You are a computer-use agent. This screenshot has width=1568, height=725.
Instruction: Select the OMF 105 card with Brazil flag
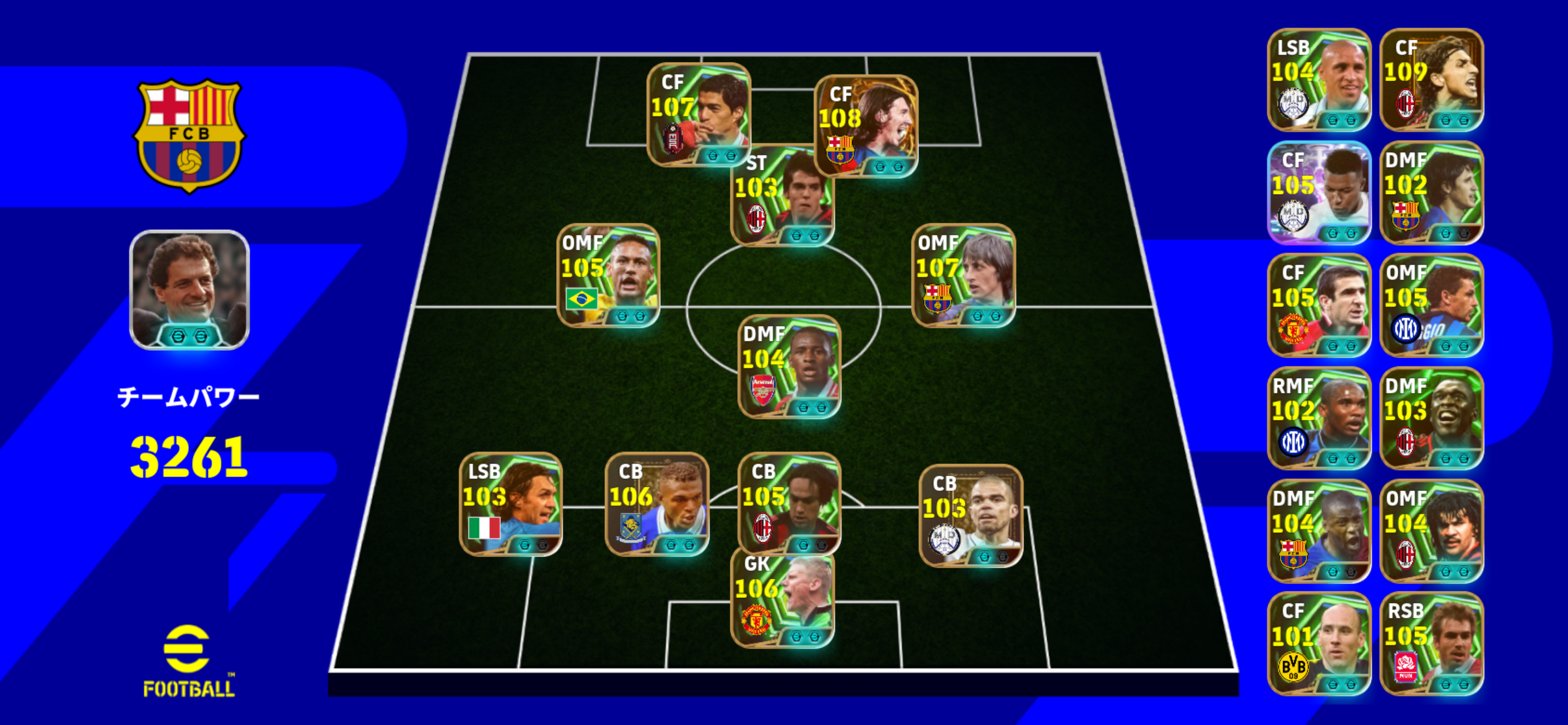tap(608, 276)
